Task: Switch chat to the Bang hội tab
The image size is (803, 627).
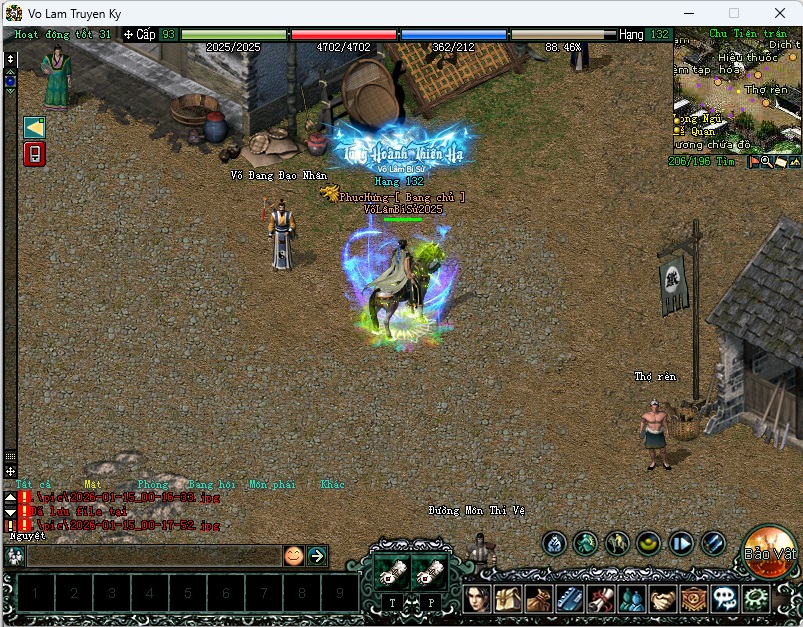Action: click(210, 485)
